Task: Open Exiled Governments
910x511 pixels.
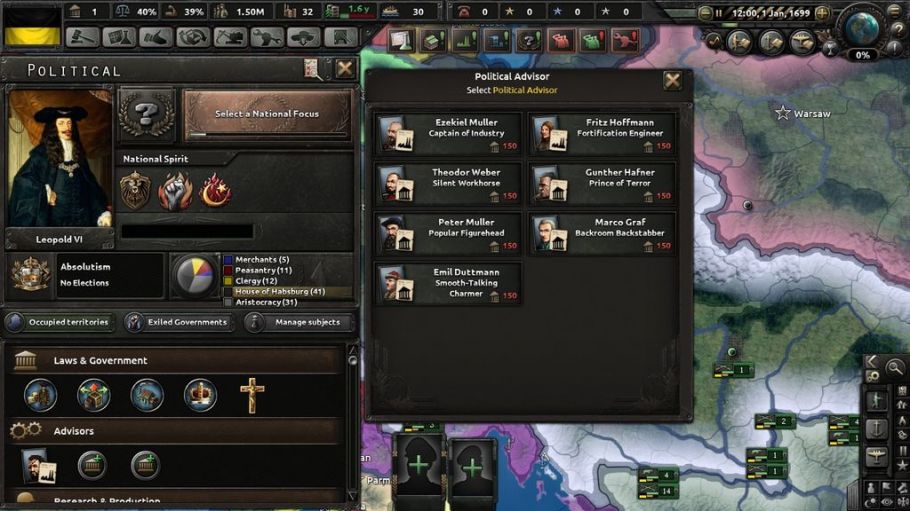Action: tap(179, 322)
